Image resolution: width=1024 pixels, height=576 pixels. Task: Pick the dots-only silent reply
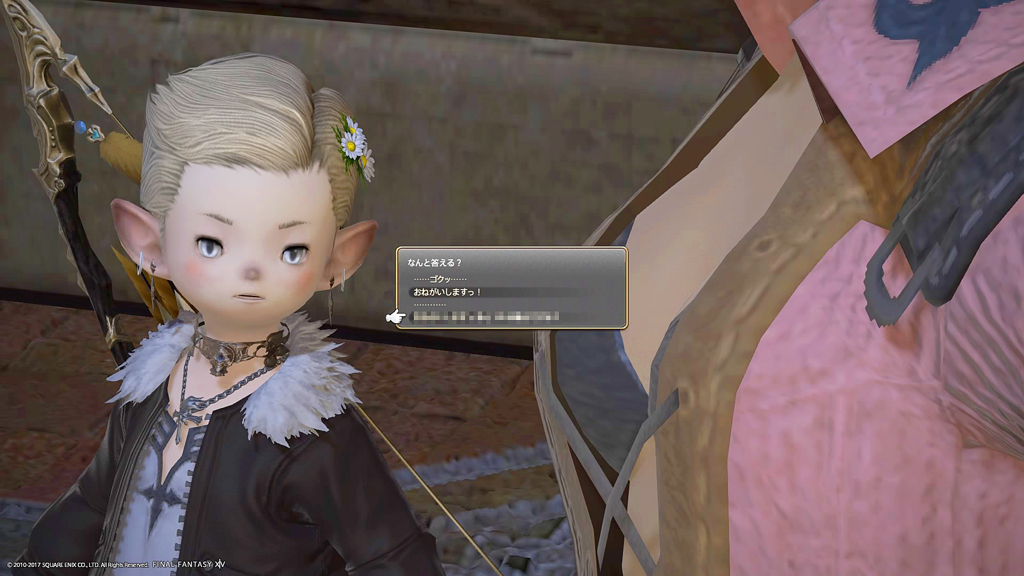[x=431, y=304]
